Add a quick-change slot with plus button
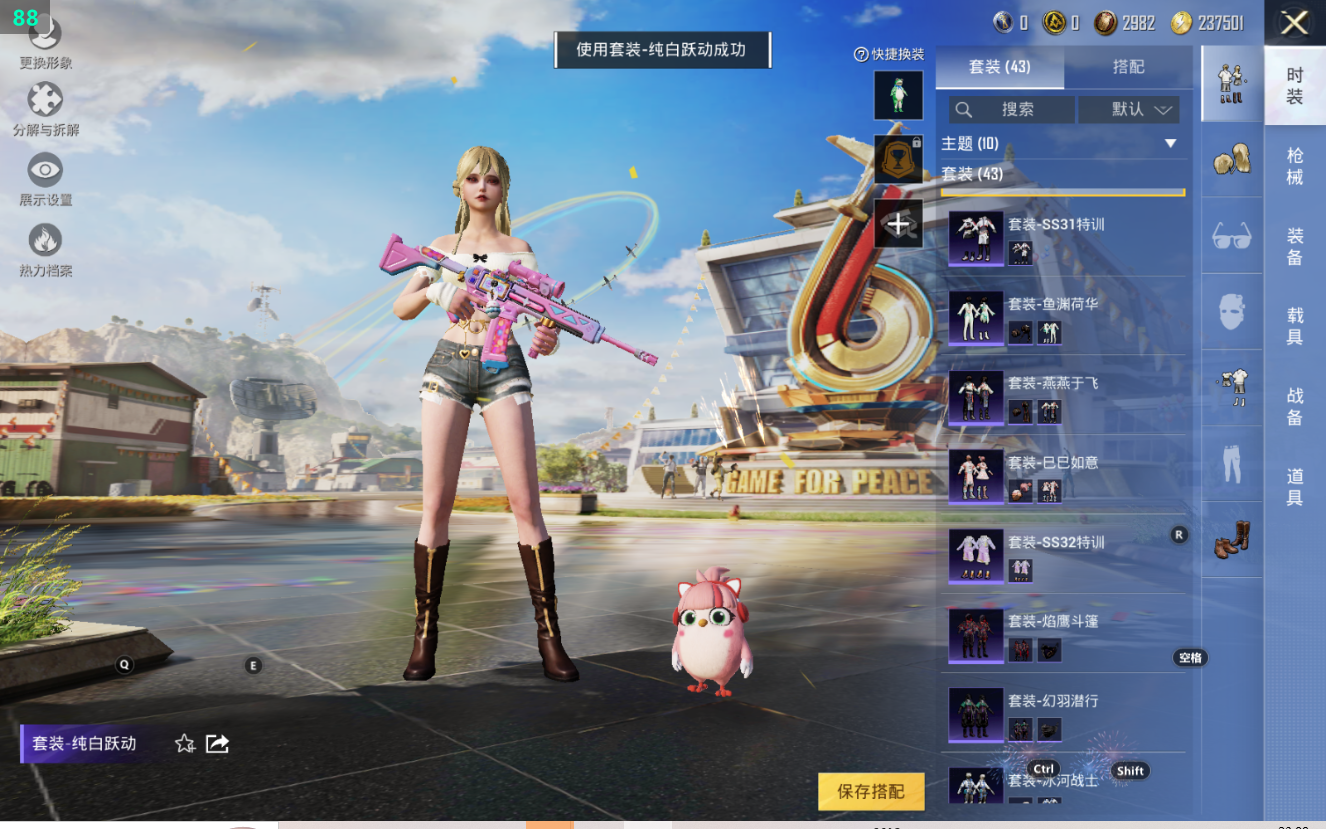The height and width of the screenshot is (829, 1326). (898, 224)
